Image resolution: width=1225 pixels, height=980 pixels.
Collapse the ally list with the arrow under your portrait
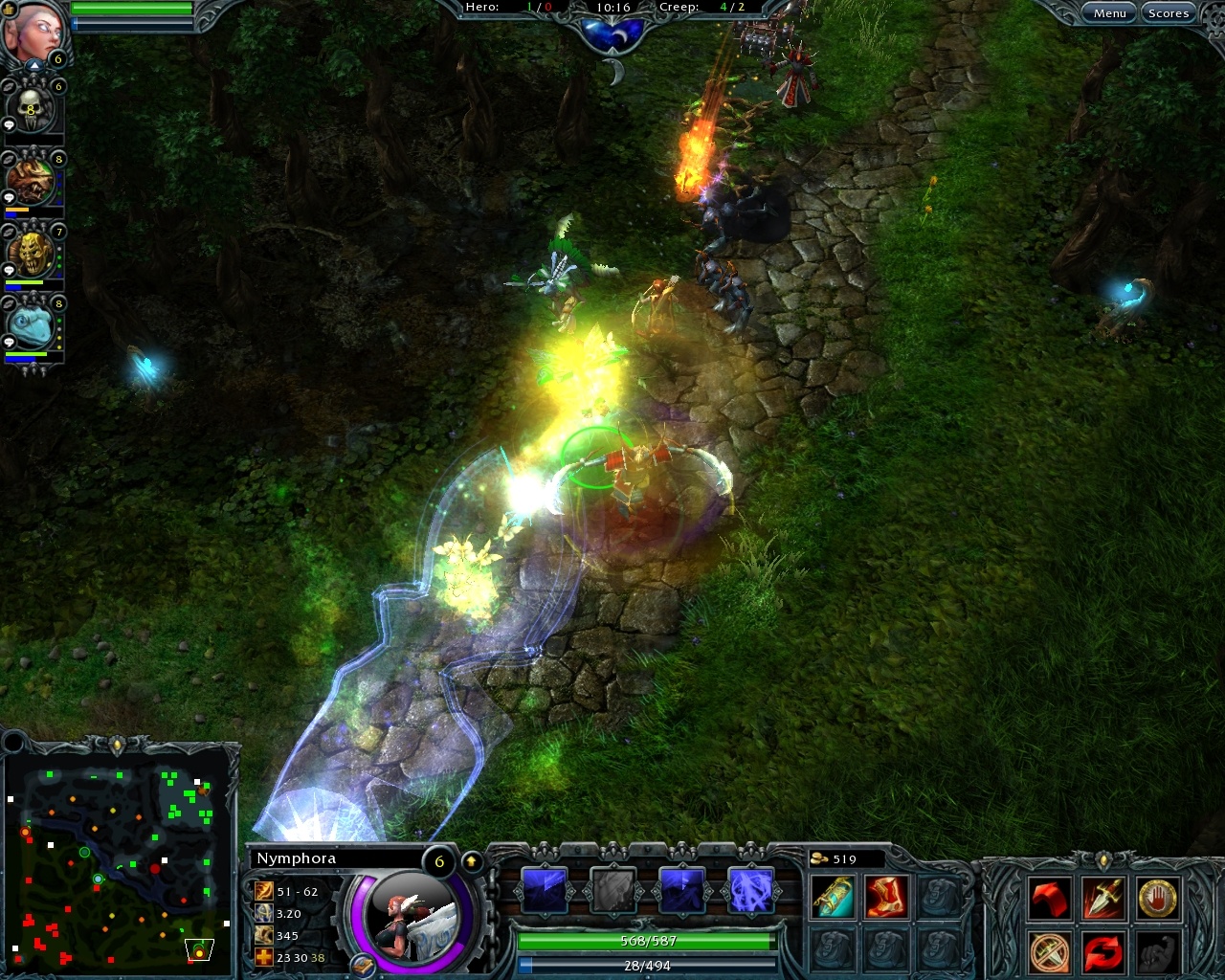pyautogui.click(x=34, y=63)
